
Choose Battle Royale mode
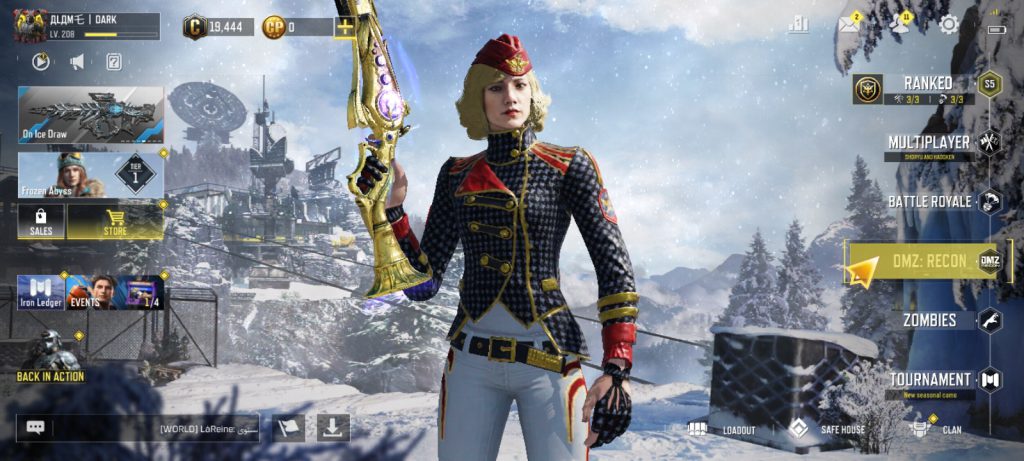point(931,202)
